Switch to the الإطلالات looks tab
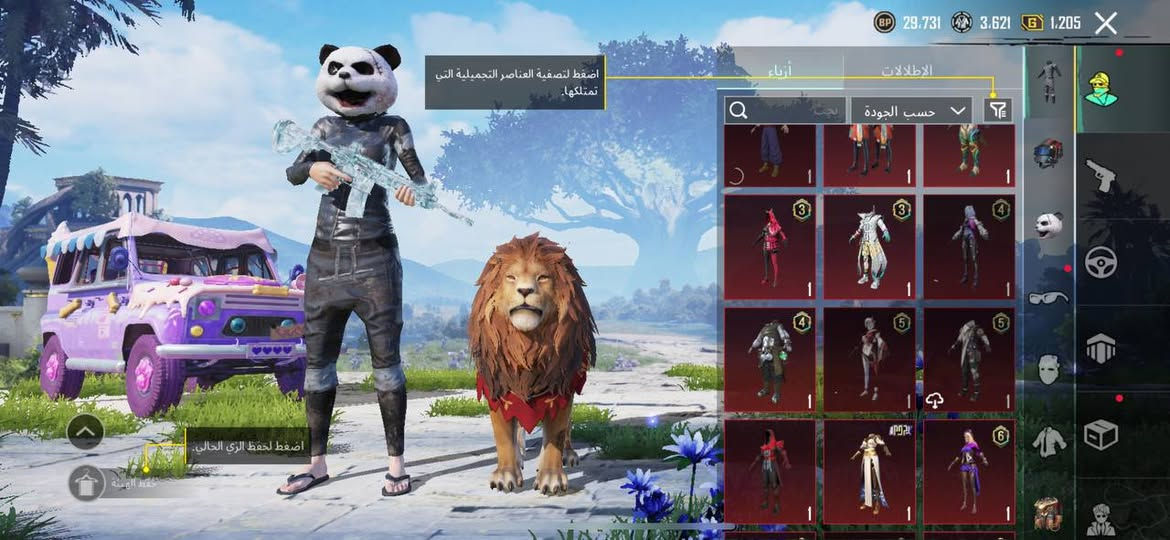Screen dimensions: 1170x540 click(906, 71)
